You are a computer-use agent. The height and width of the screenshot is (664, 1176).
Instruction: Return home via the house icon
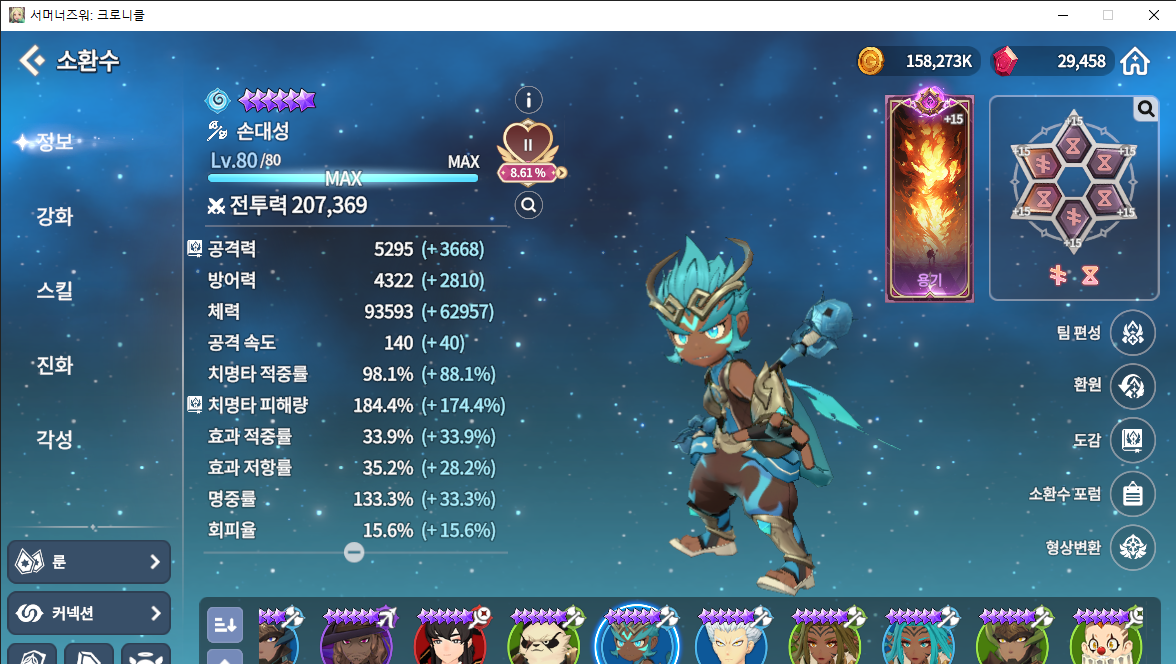[x=1135, y=62]
